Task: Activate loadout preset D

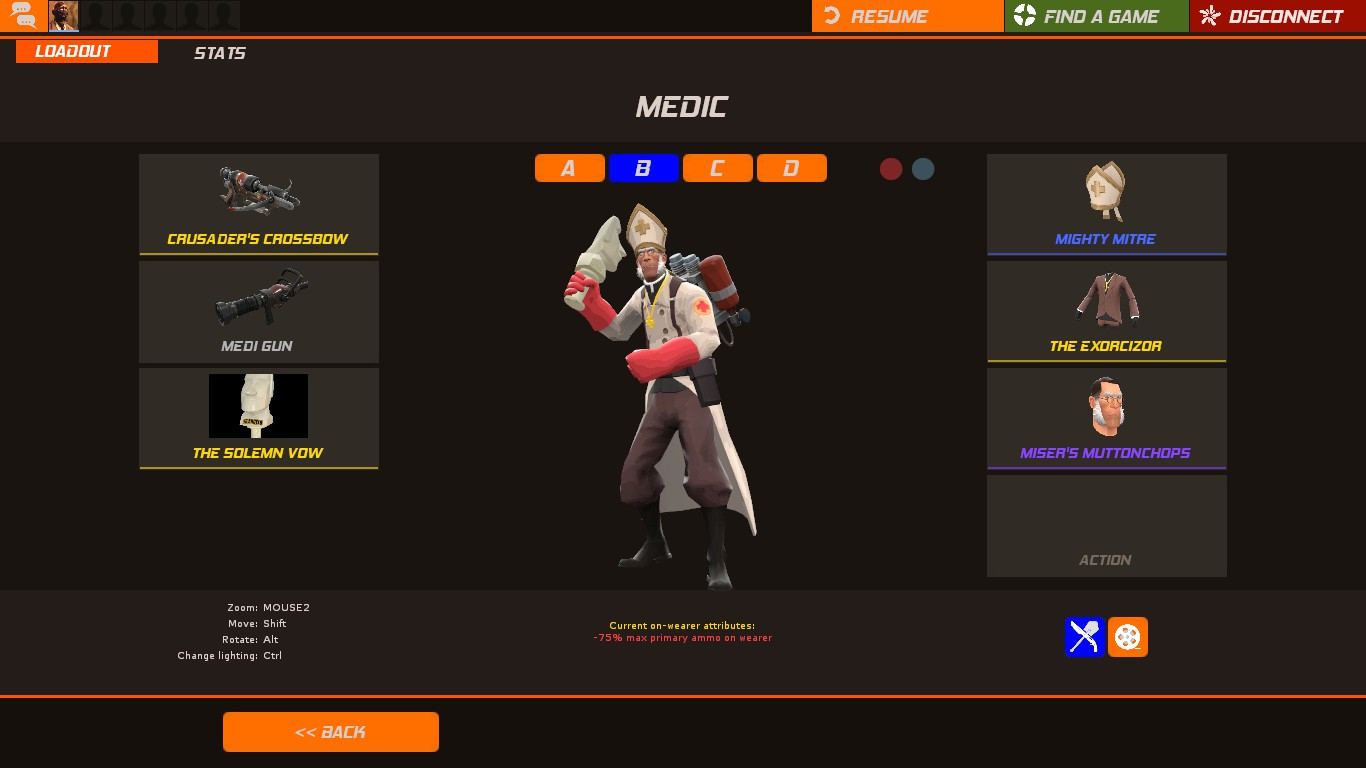Action: [792, 168]
